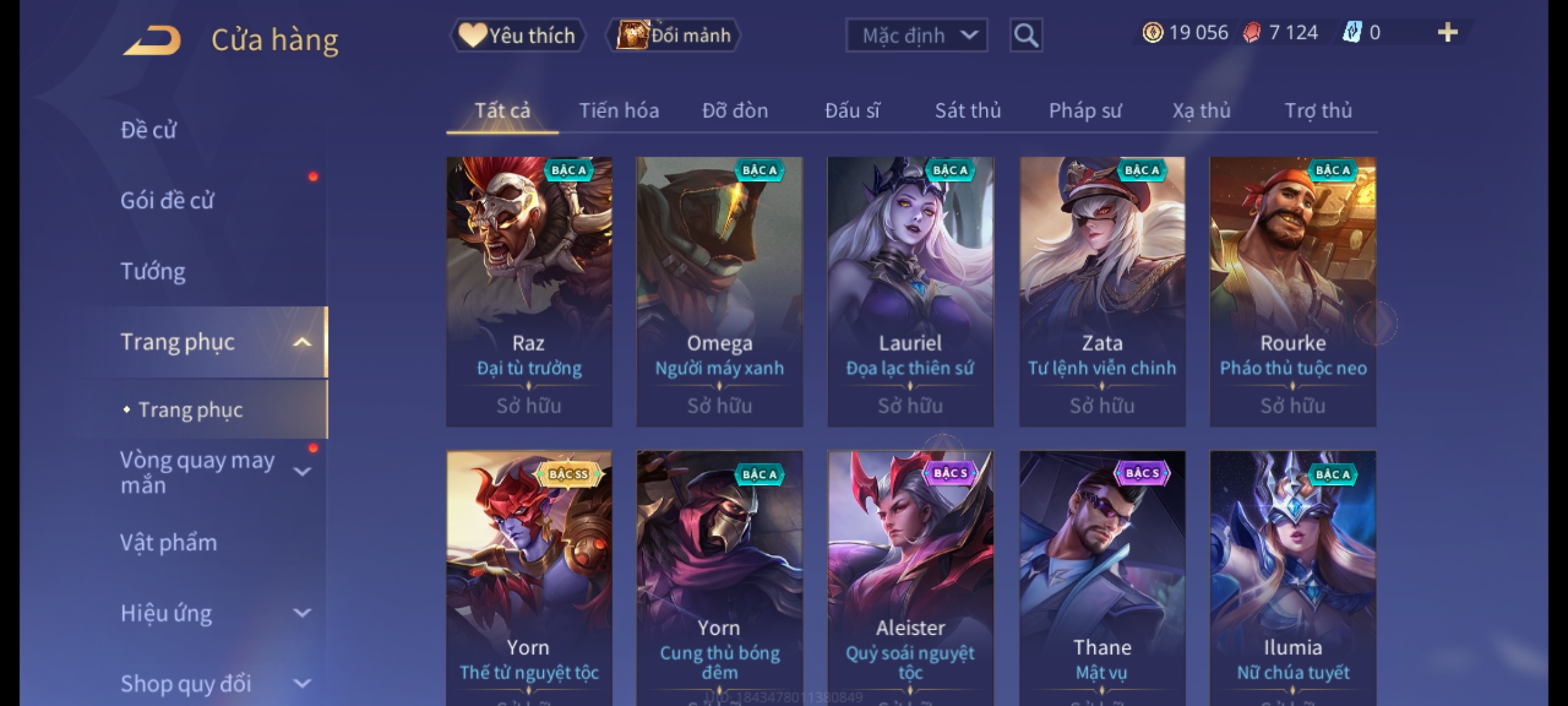Select Lauriel Đọa lạc thiên sứ skin card
Screen dimensions: 1568x706
910,291
